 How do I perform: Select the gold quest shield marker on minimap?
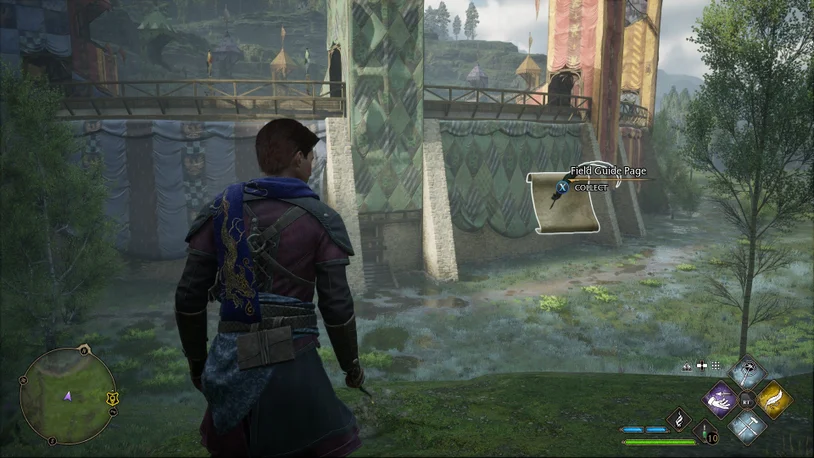coord(114,398)
